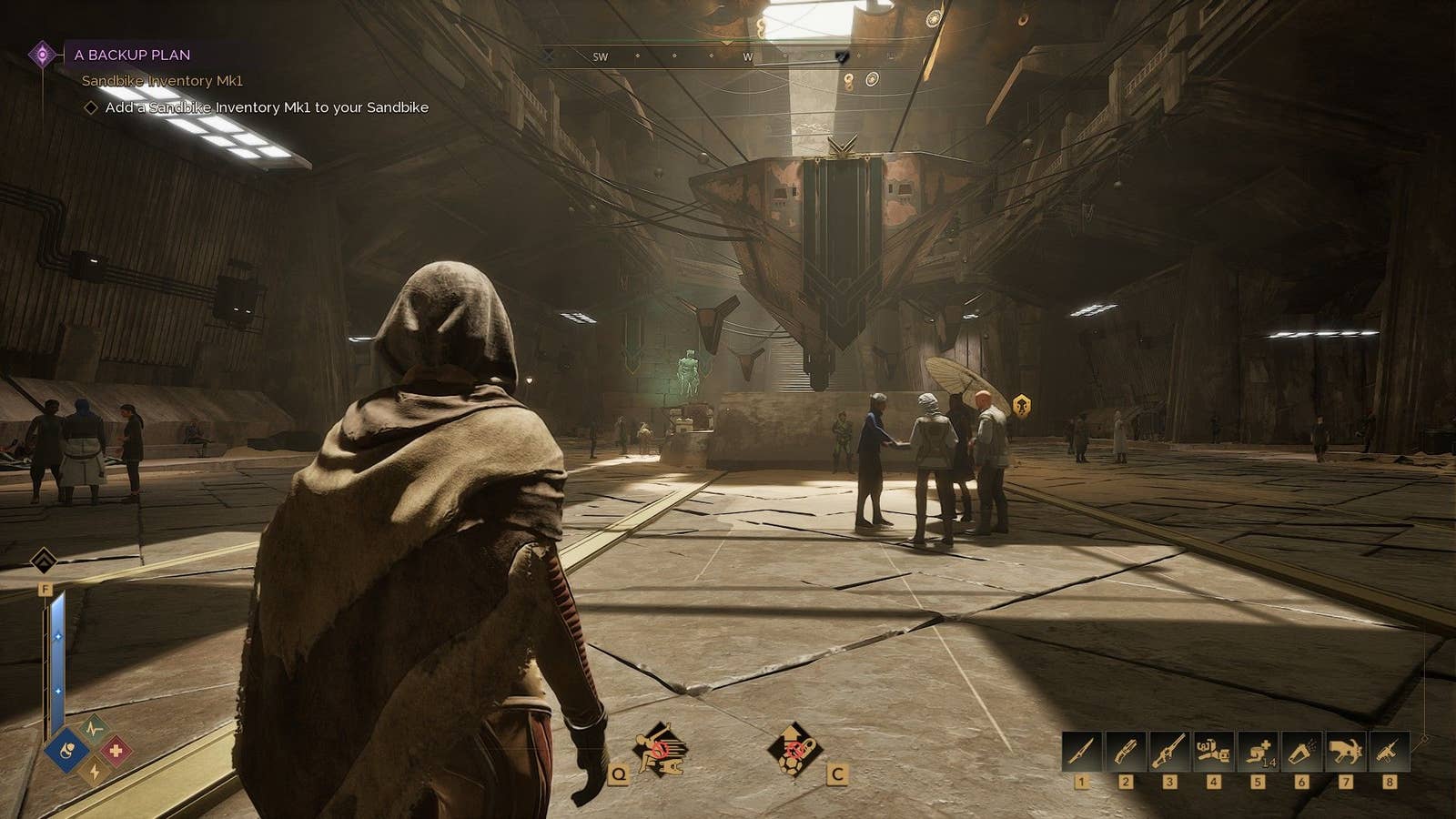
Task: Use the healing bandage stack of 14
Action: pyautogui.click(x=1258, y=753)
